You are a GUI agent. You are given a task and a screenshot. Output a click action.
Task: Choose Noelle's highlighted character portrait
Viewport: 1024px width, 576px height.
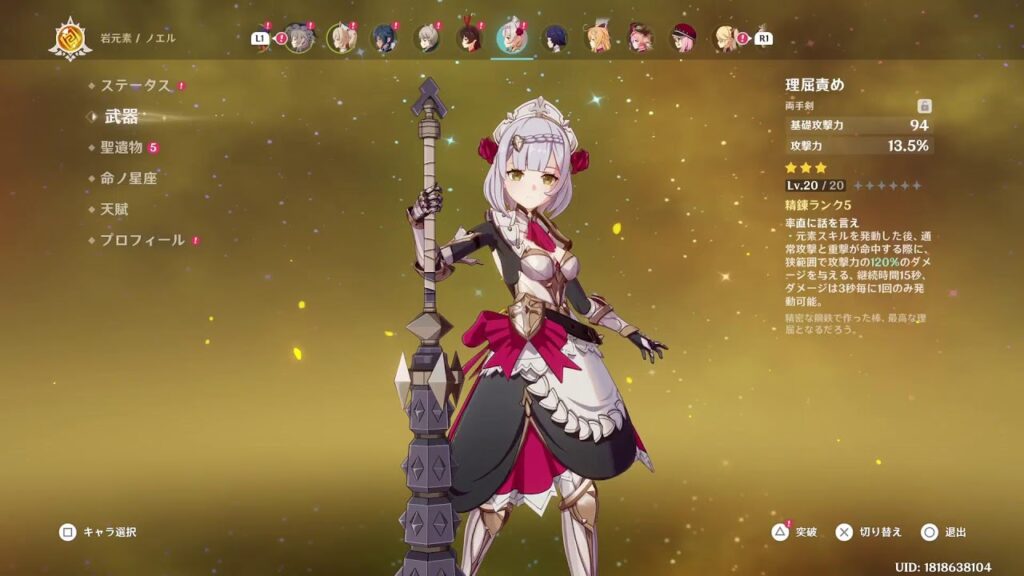512,38
